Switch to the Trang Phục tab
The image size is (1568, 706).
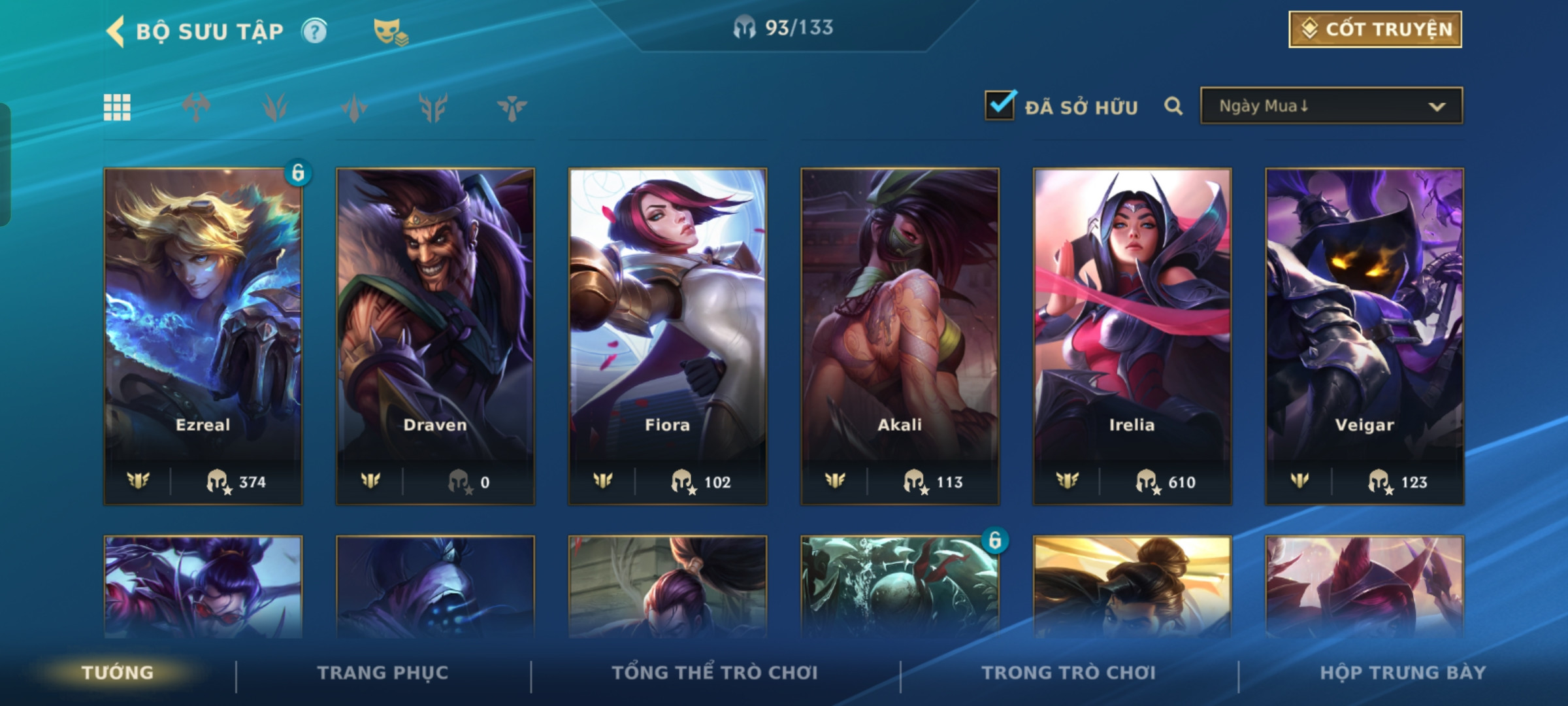click(x=383, y=673)
